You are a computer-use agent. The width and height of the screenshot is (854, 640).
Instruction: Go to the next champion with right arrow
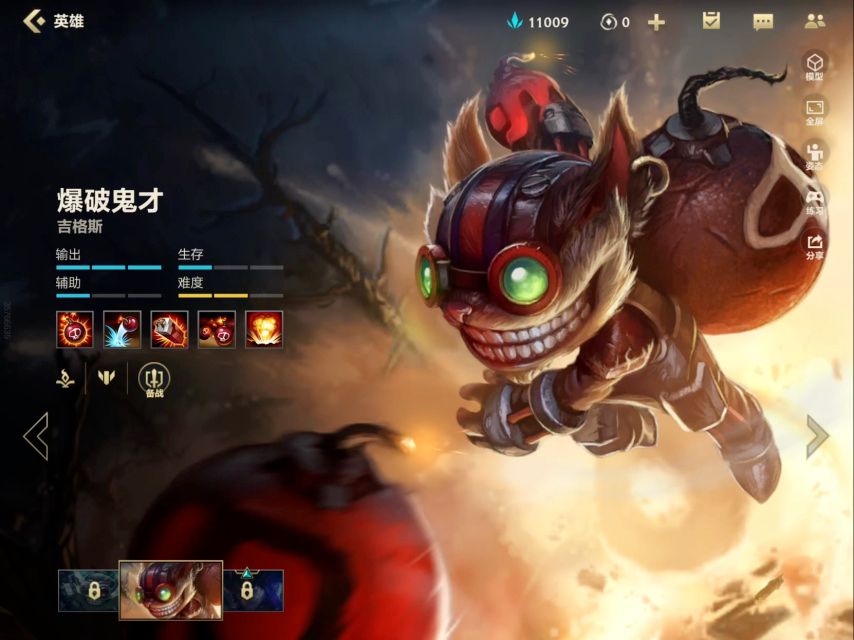817,436
